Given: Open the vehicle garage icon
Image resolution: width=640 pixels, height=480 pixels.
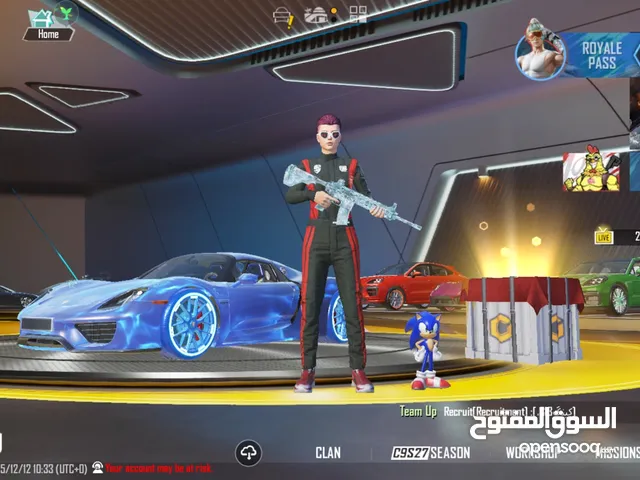Looking at the screenshot, I should 283,15.
